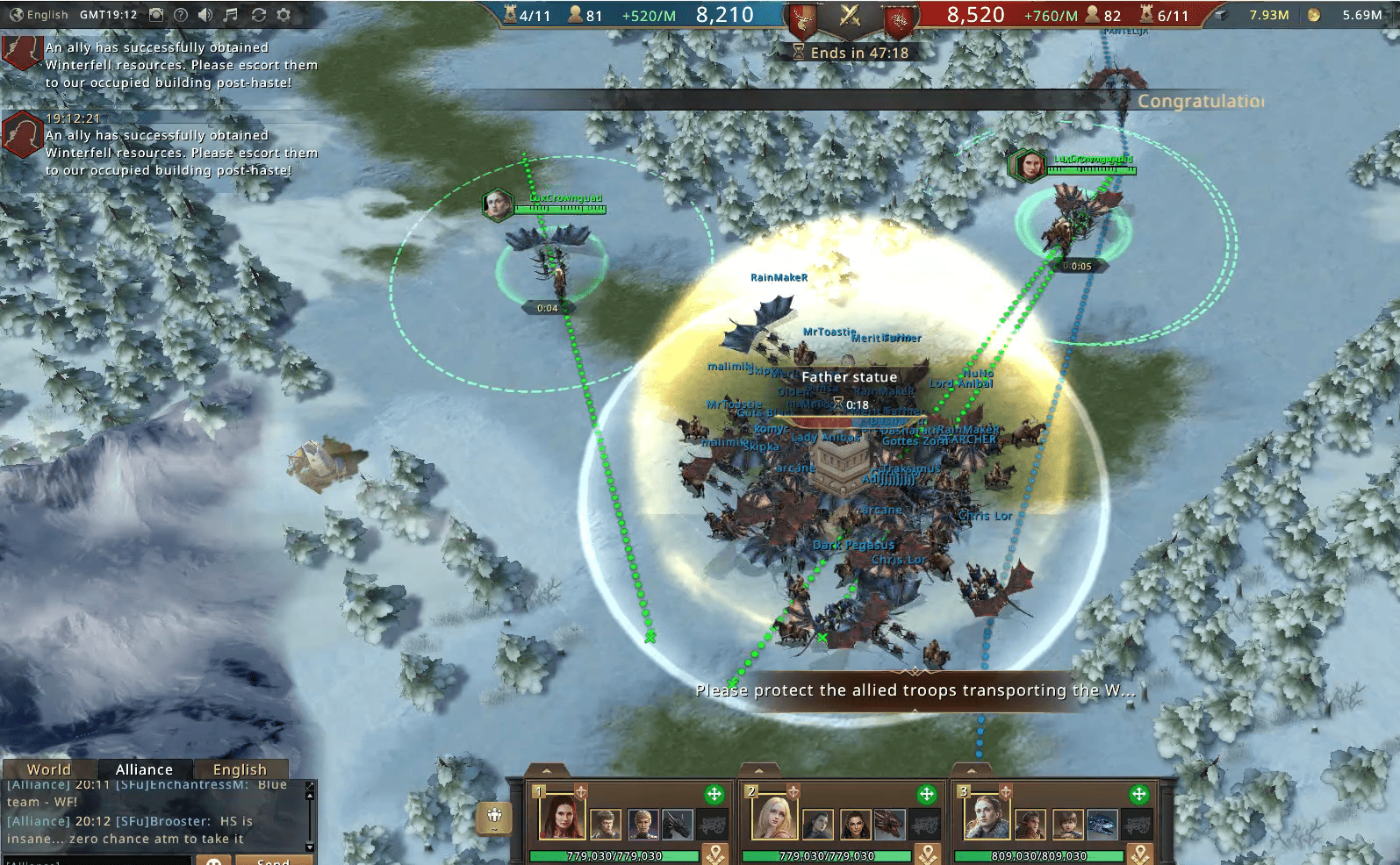Toggle sound effects with the speaker icon
This screenshot has height=865, width=1400.
(x=205, y=15)
